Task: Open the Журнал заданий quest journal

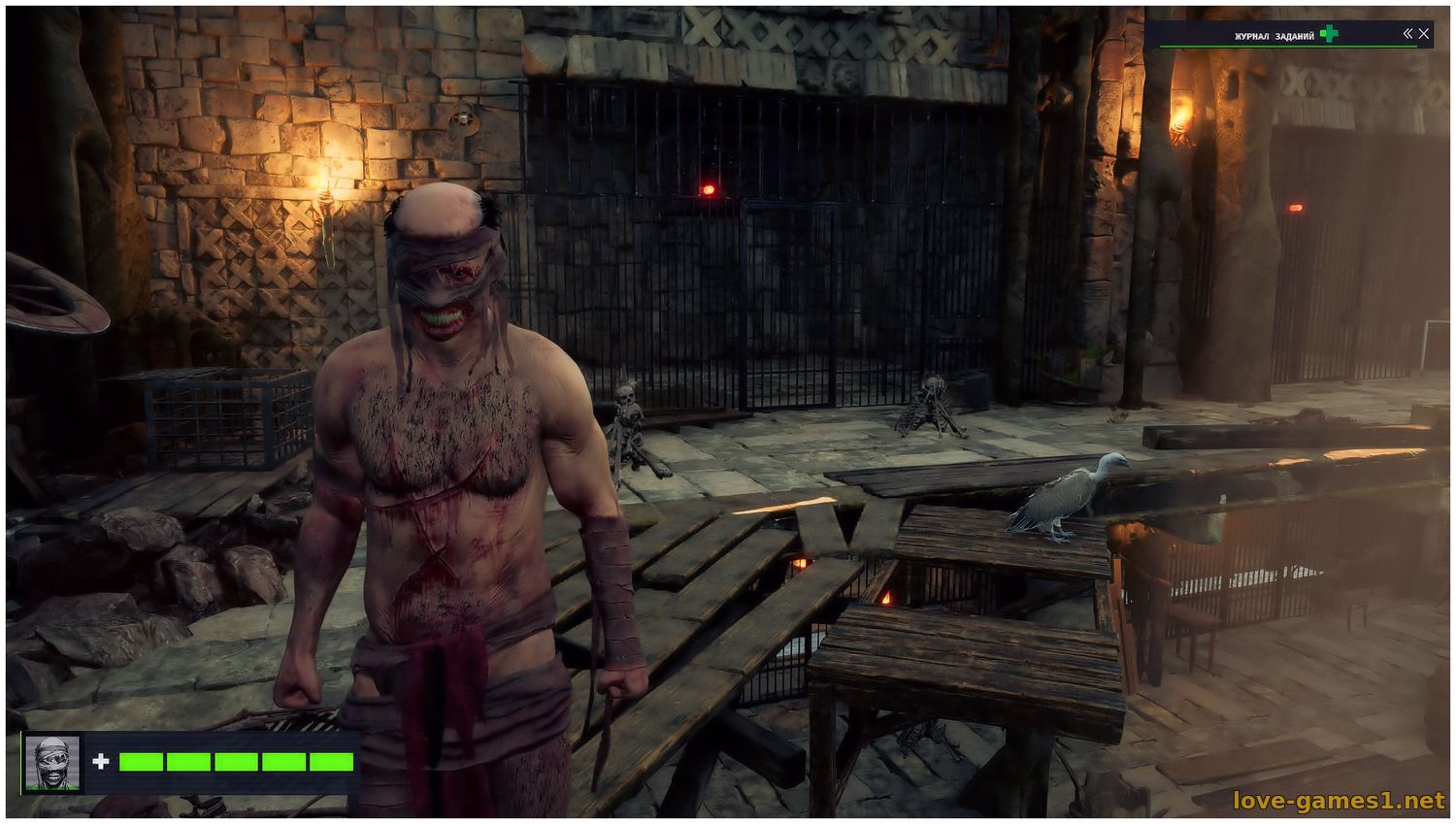Action: pos(1274,36)
